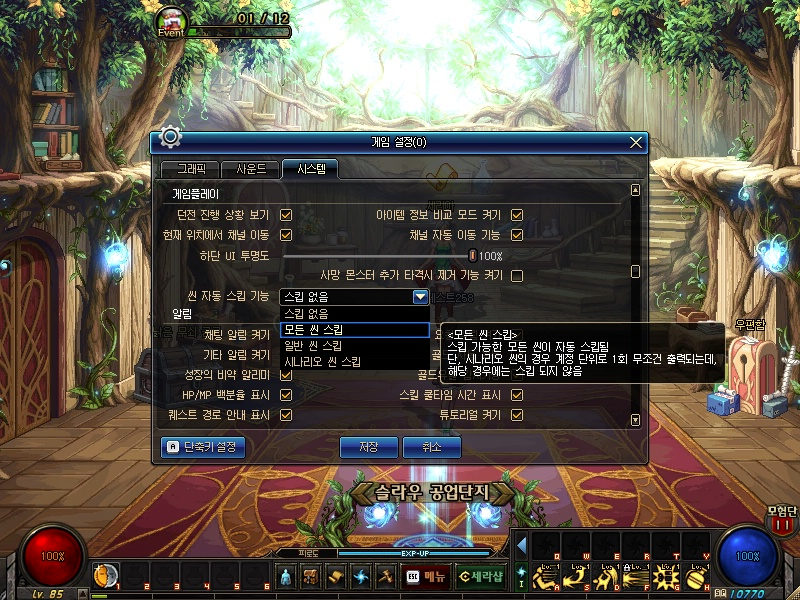Toggle 채널 자동 이동 기능 checkbox
800x600 pixels.
[517, 235]
